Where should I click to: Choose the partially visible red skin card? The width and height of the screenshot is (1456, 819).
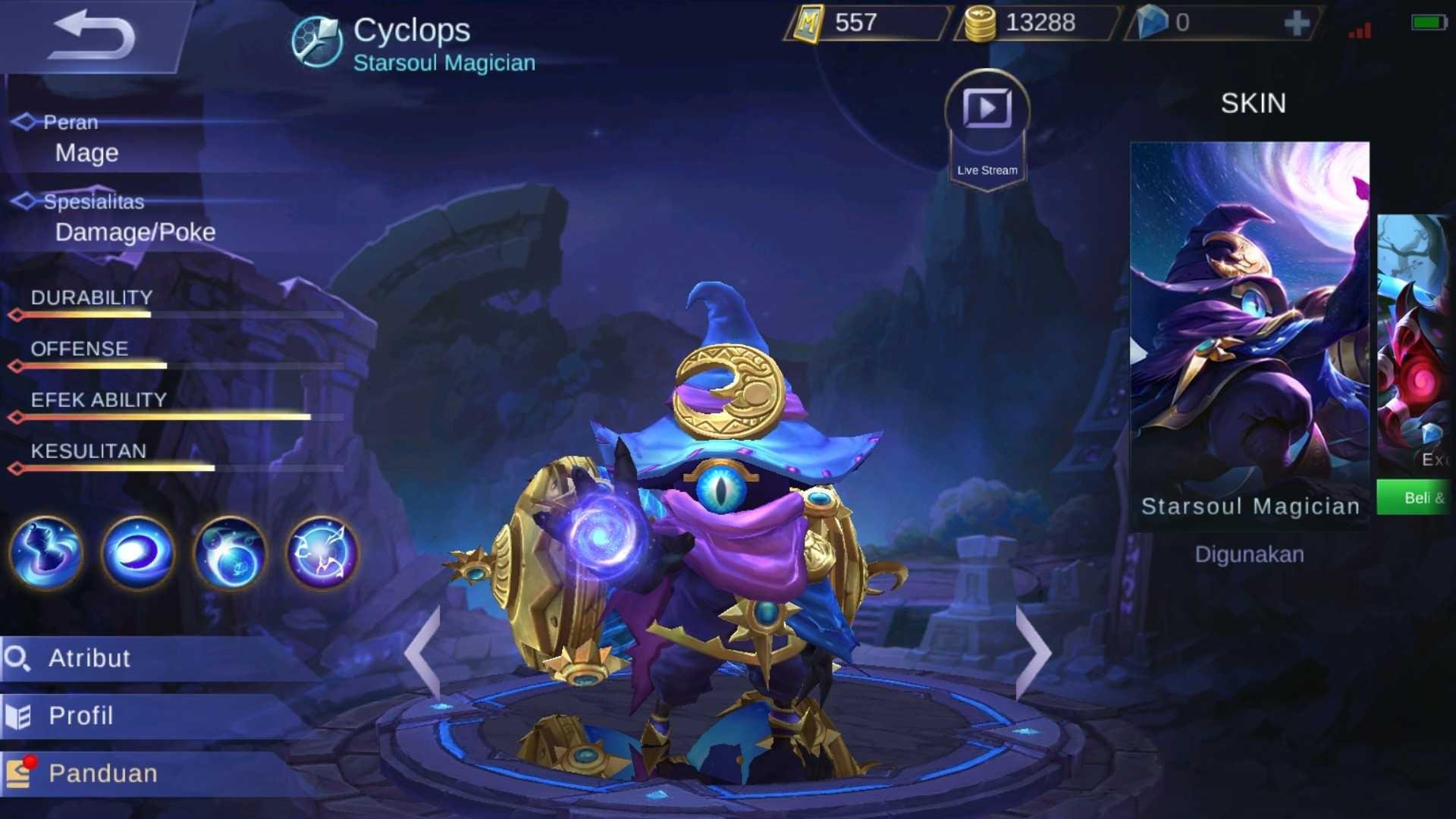click(1415, 341)
